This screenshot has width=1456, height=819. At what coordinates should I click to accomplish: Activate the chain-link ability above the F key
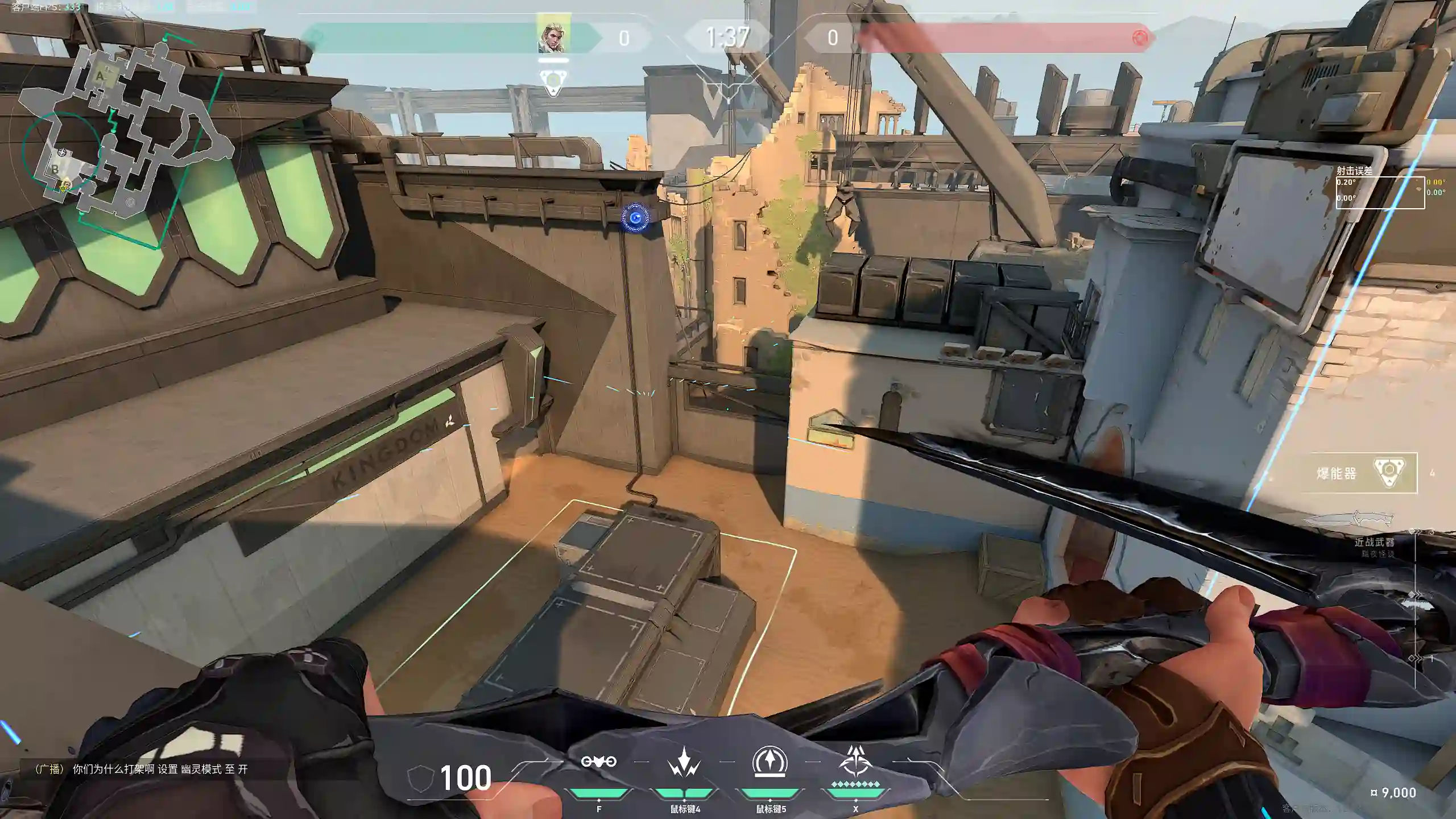pyautogui.click(x=598, y=762)
